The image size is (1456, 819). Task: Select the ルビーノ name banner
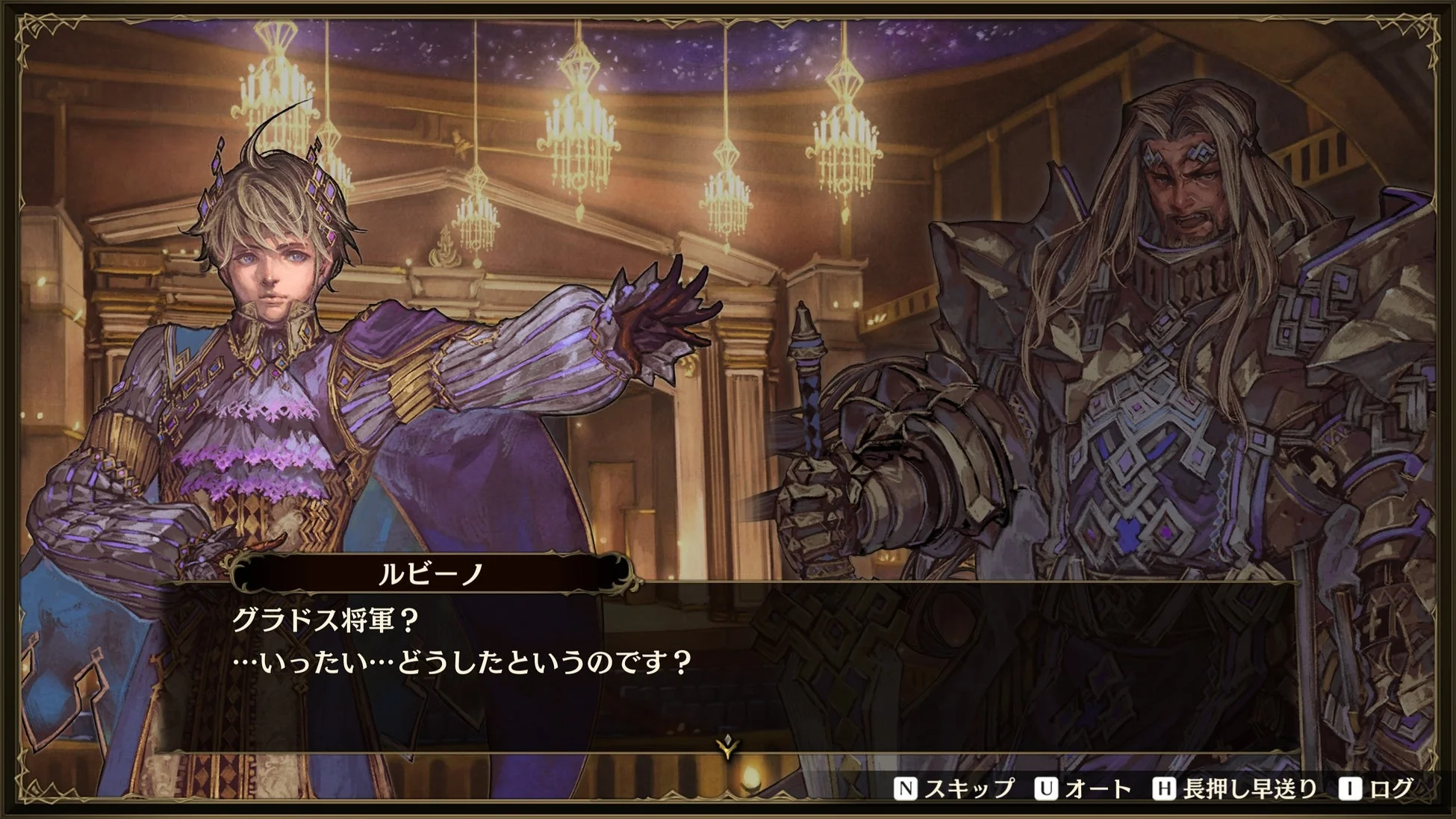(429, 575)
